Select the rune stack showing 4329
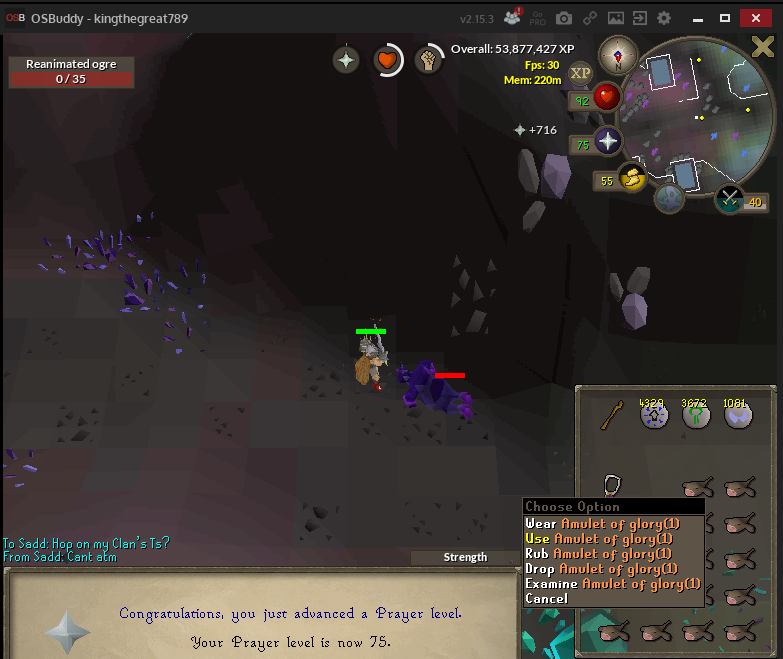The height and width of the screenshot is (659, 783). coord(652,416)
